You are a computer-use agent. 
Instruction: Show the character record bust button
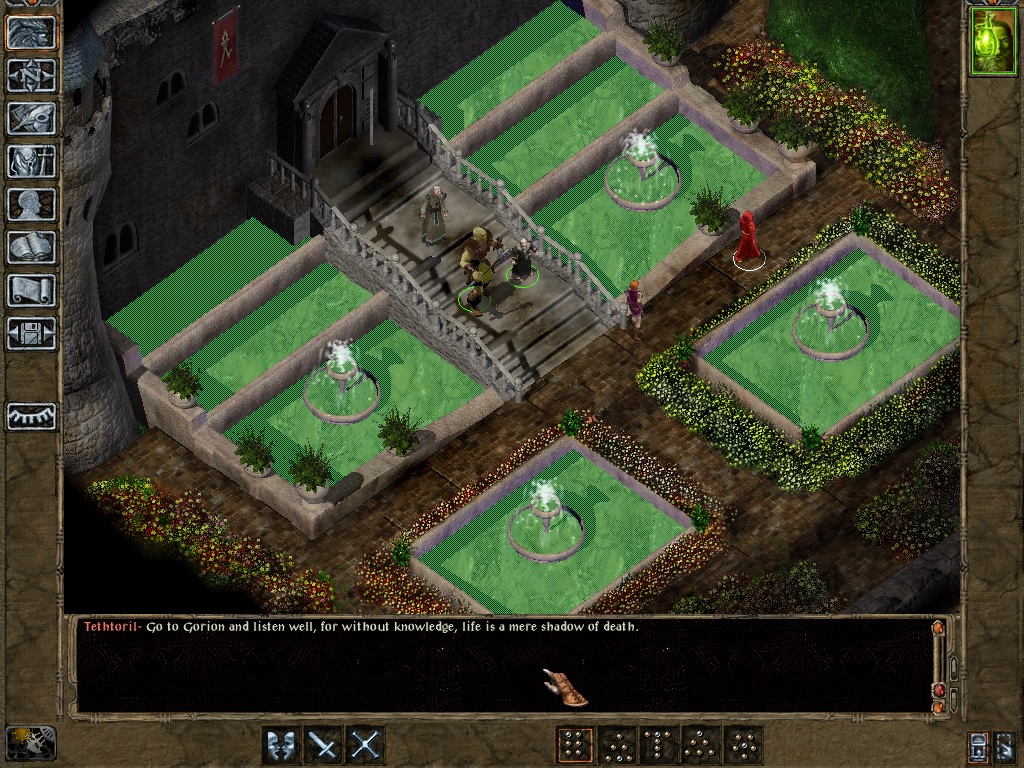click(x=32, y=204)
